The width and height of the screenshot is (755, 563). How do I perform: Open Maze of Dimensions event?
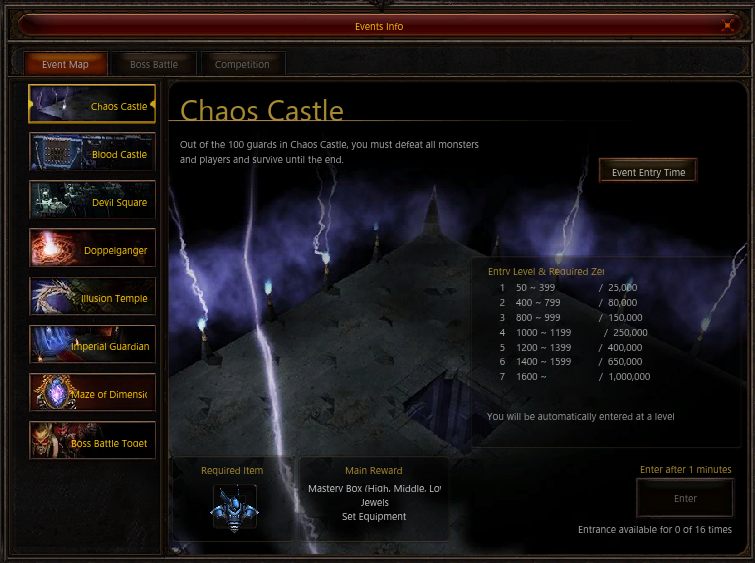pyautogui.click(x=92, y=394)
